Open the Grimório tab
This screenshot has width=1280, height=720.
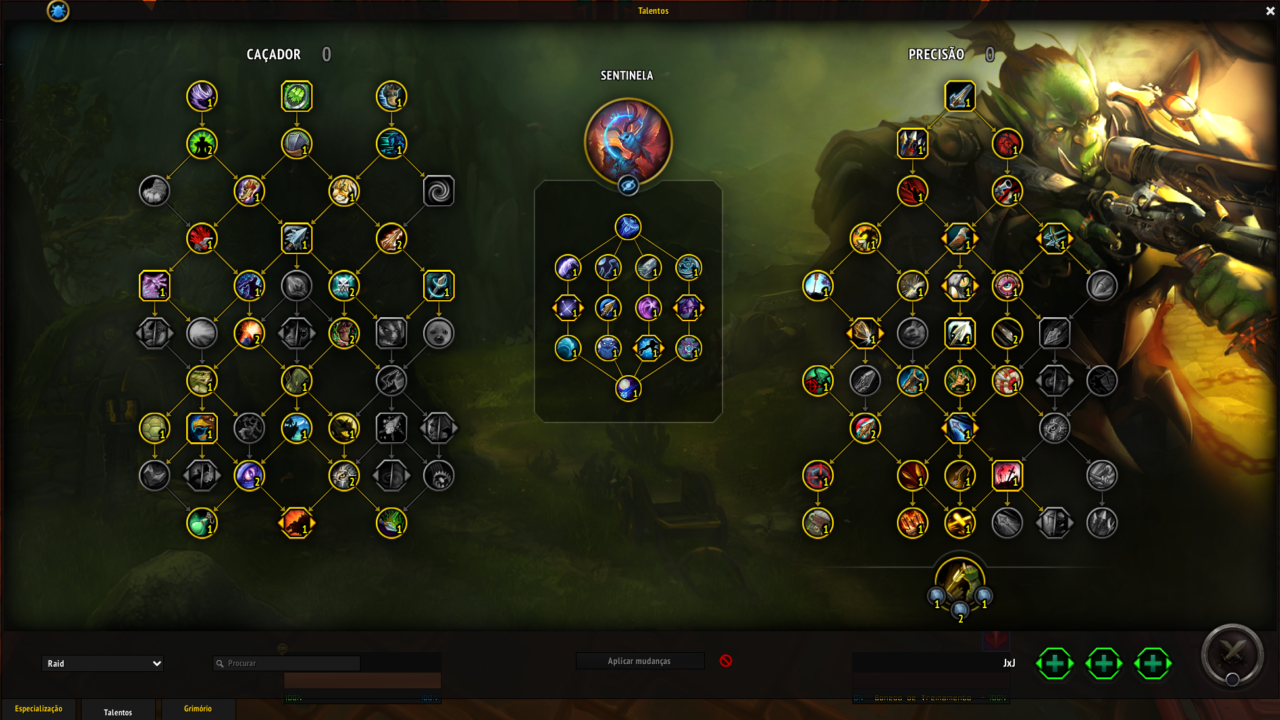tap(198, 709)
